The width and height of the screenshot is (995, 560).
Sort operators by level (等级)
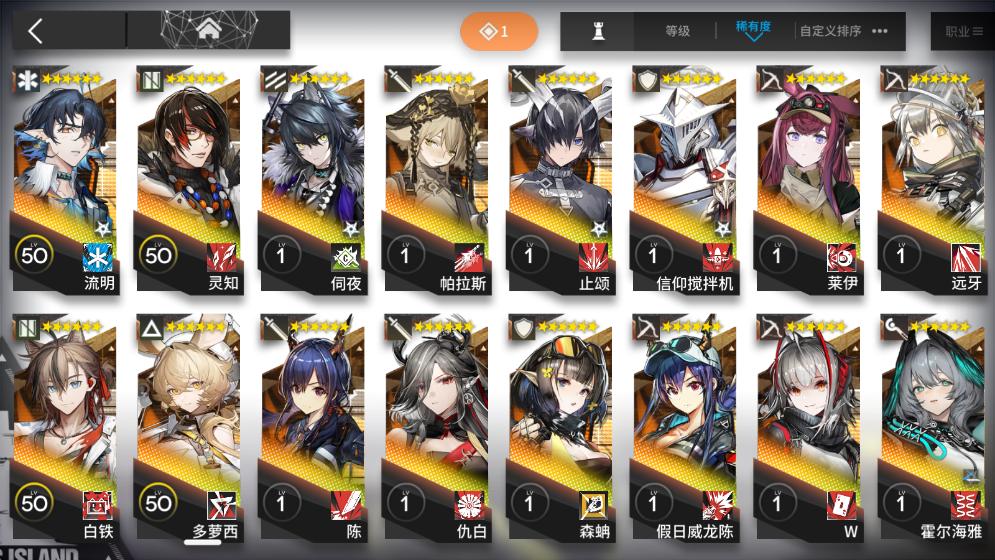click(x=678, y=31)
